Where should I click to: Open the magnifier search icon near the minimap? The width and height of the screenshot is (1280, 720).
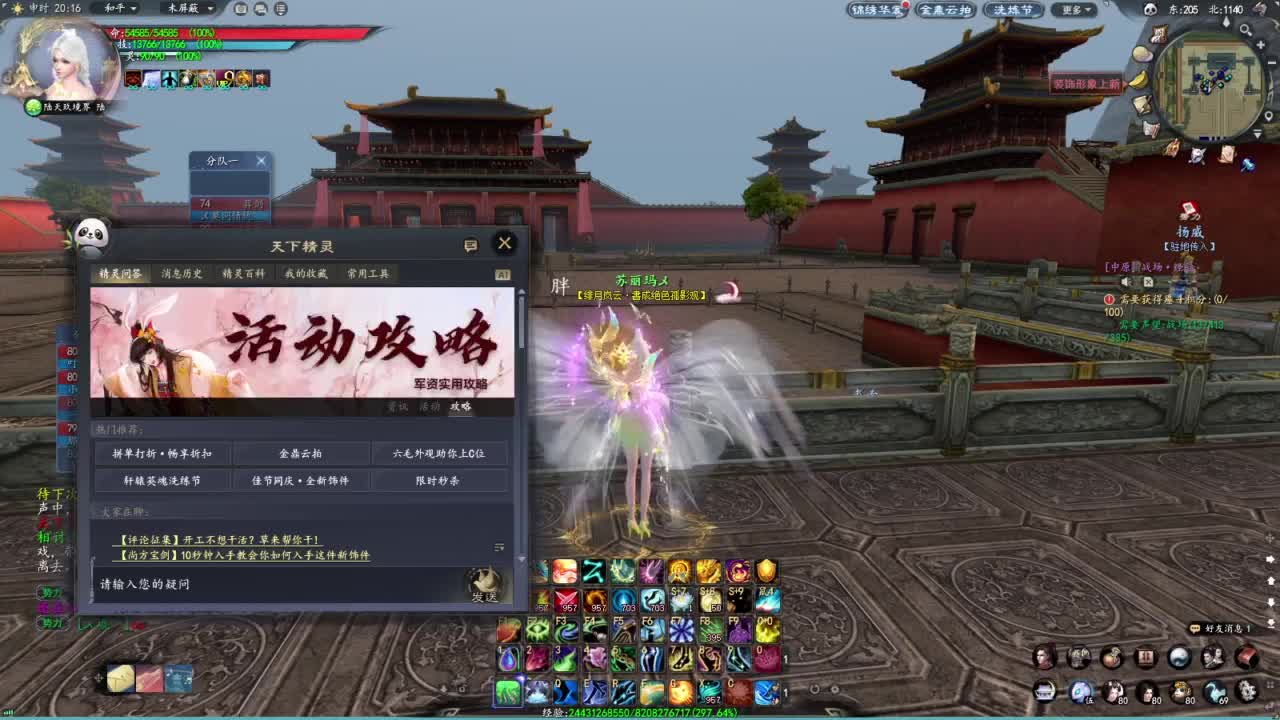pyautogui.click(x=1243, y=29)
